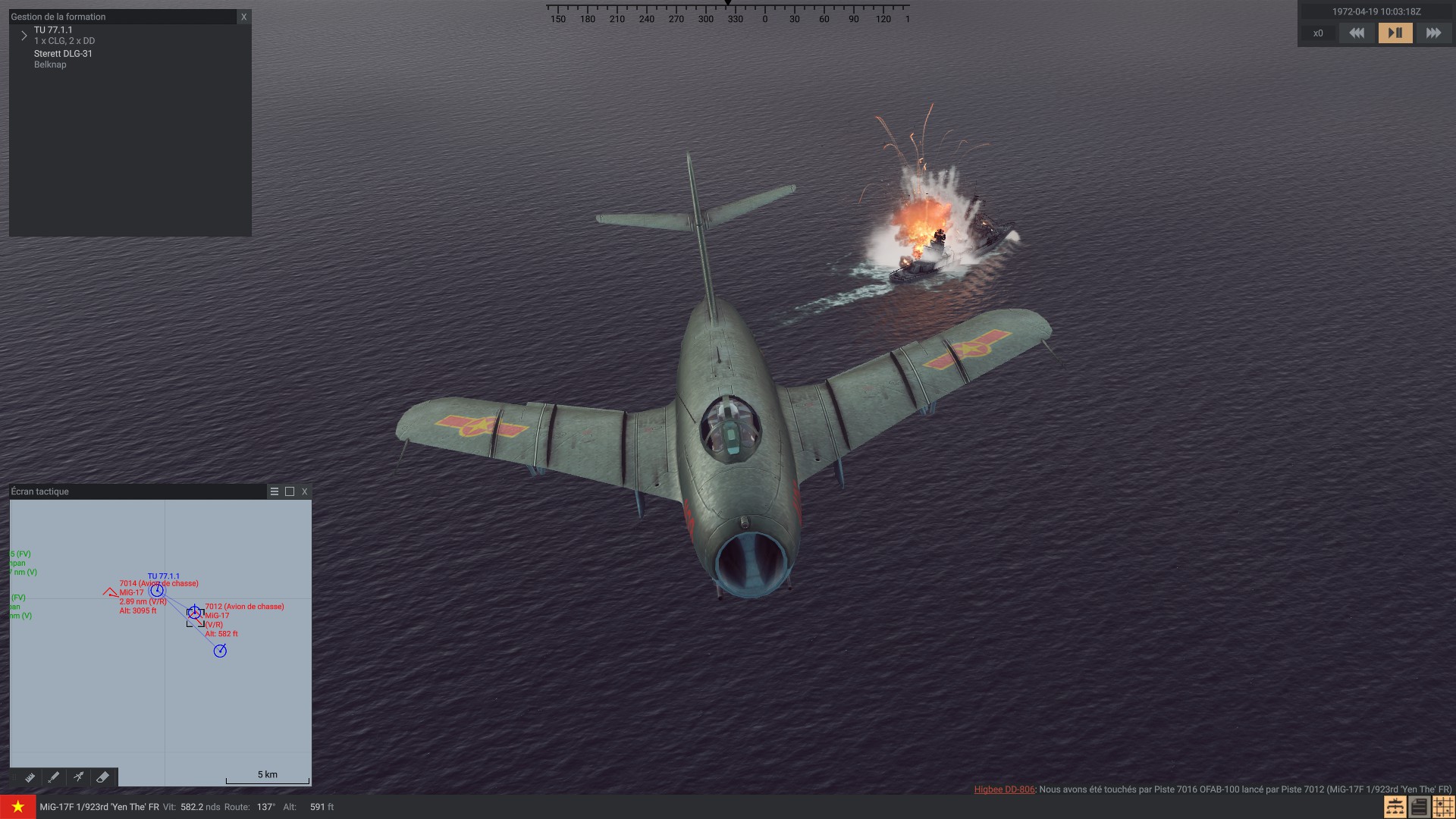
Task: Slow down time with the rewind button
Action: pos(1357,33)
